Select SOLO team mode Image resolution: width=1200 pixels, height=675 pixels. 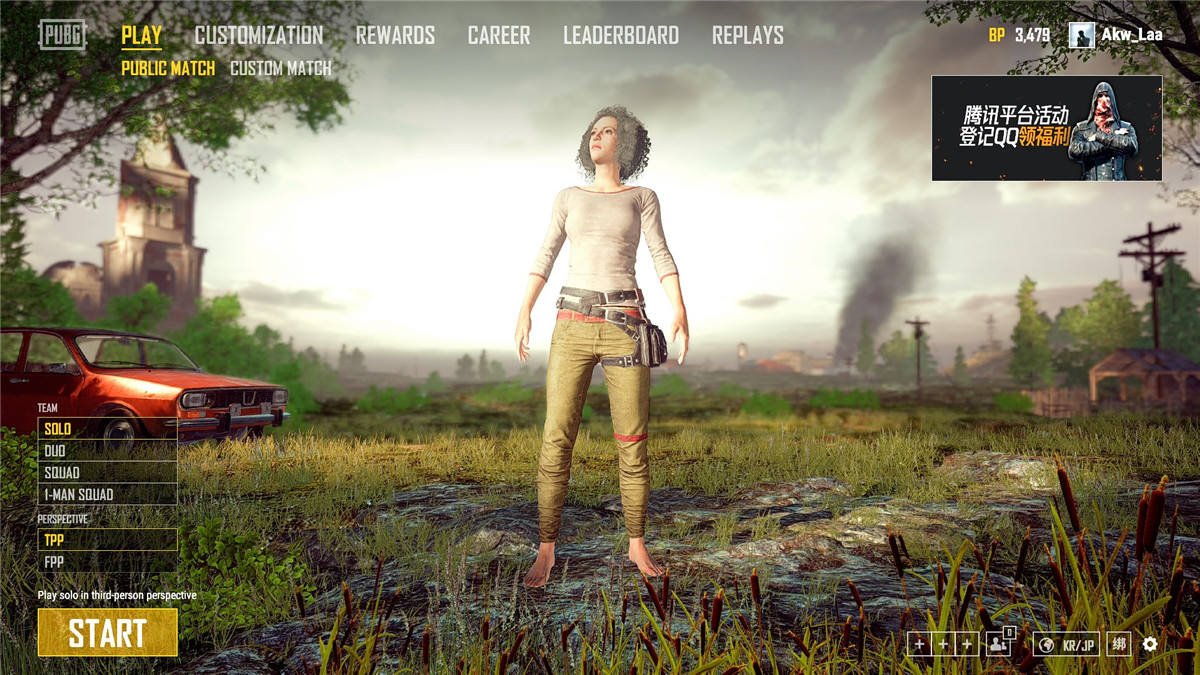(107, 429)
